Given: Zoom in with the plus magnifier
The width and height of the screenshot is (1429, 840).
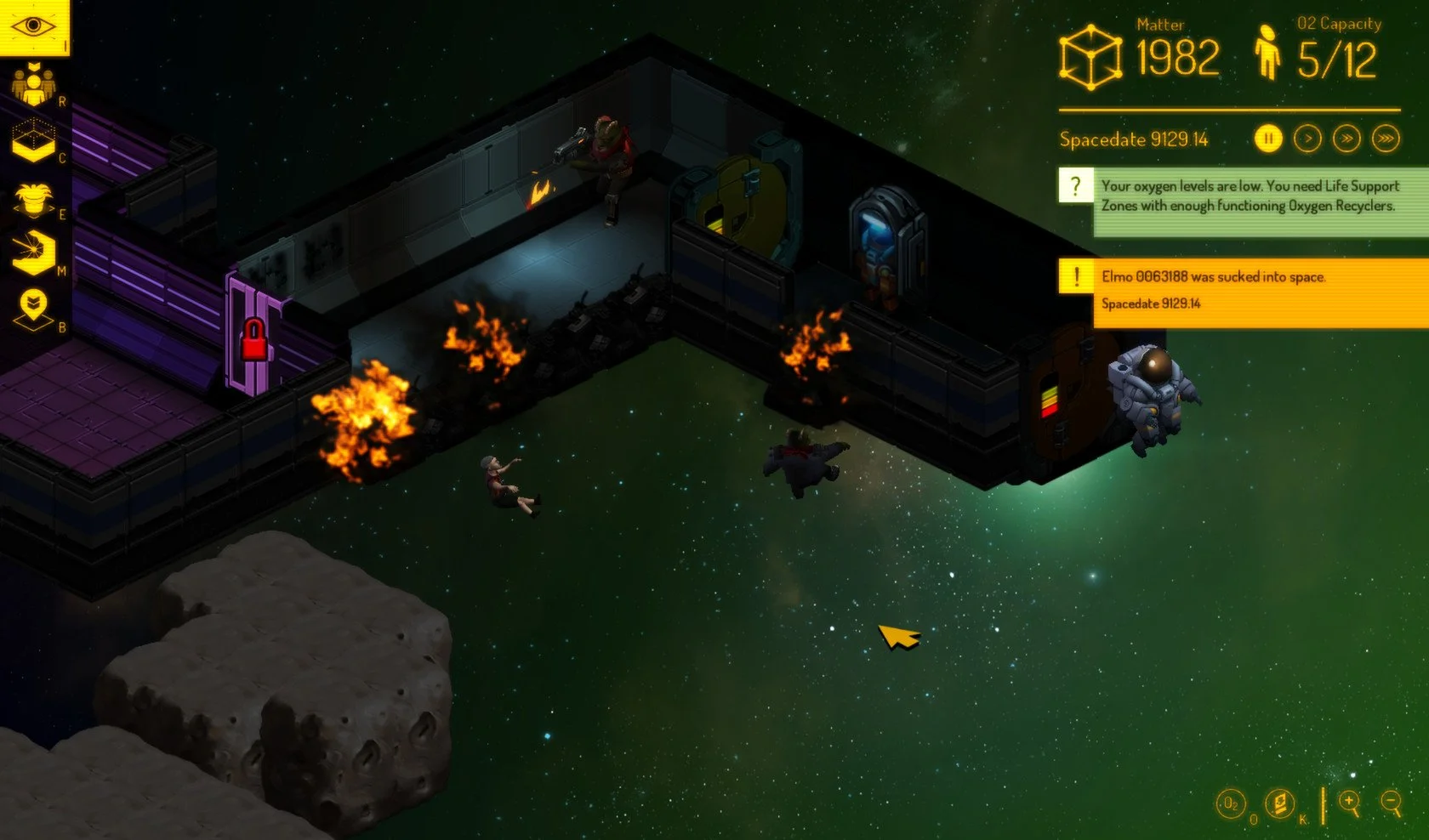Looking at the screenshot, I should click(1349, 802).
